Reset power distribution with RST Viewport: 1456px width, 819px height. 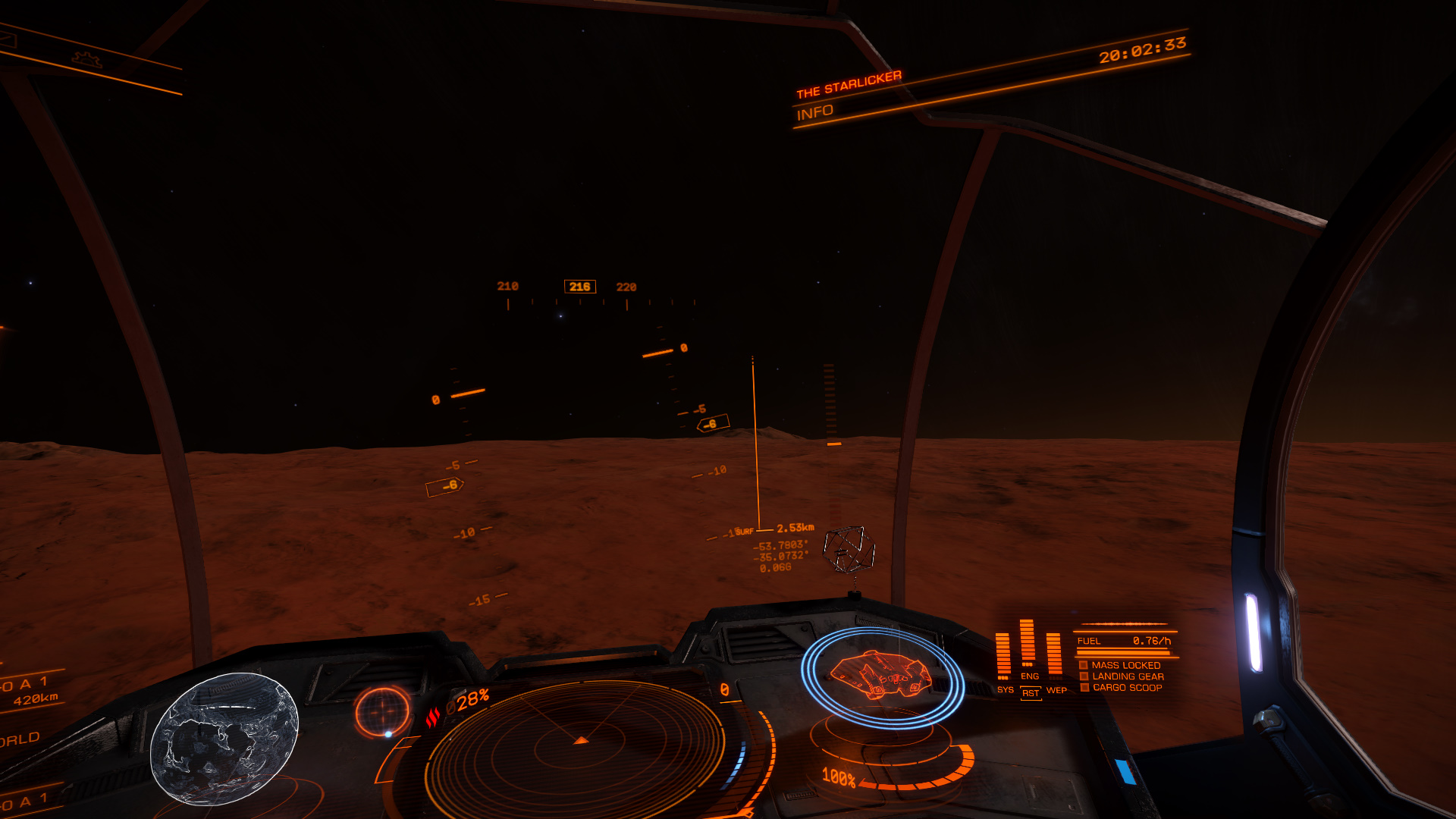pyautogui.click(x=1030, y=693)
